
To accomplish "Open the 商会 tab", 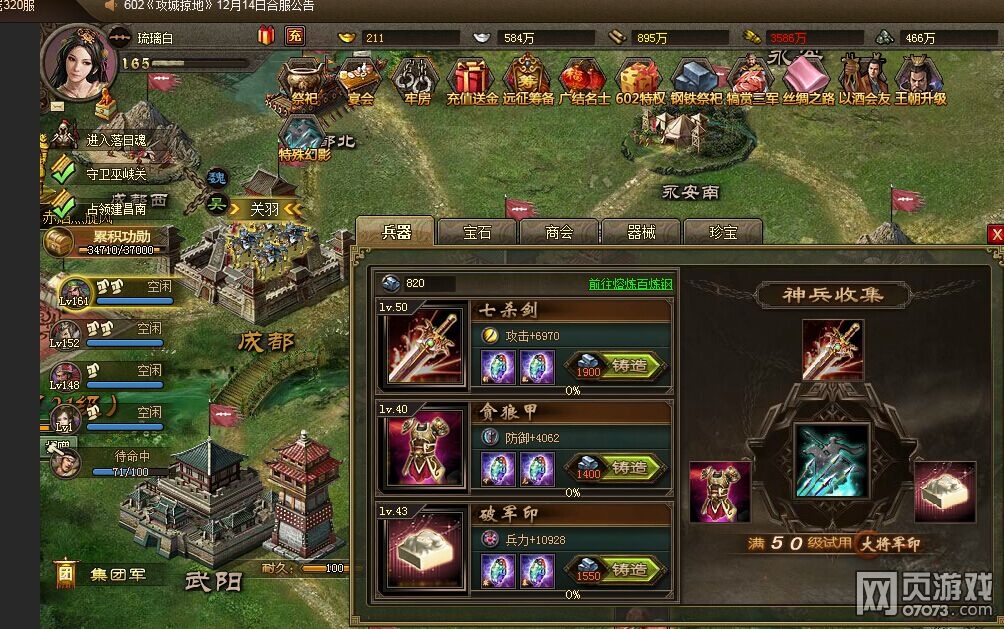I will point(559,232).
